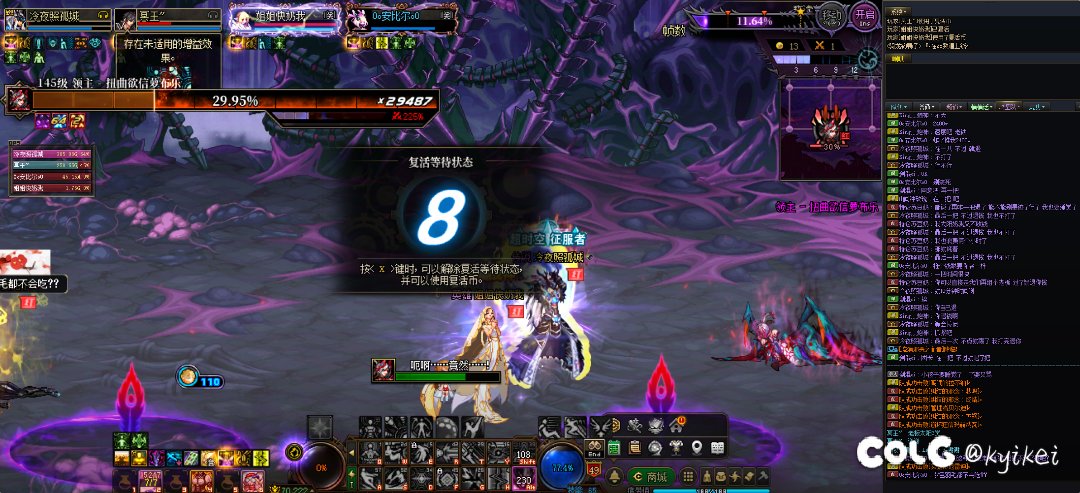
Task: Use the consumable slot showing 230
Action: coord(526,478)
